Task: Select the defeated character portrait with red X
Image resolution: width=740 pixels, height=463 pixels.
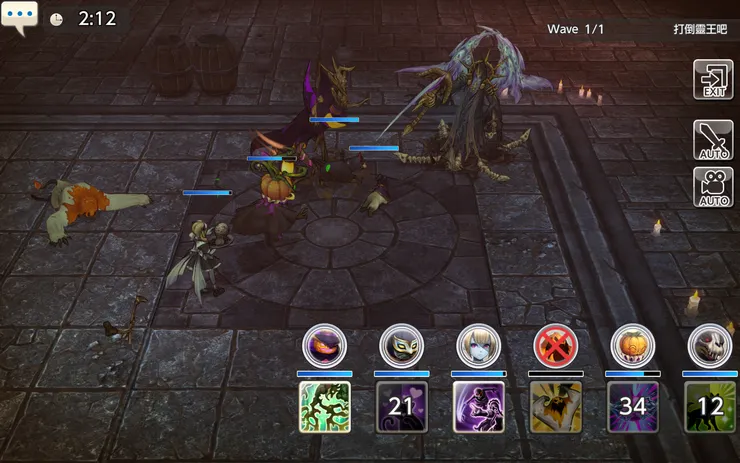Action: pos(556,346)
